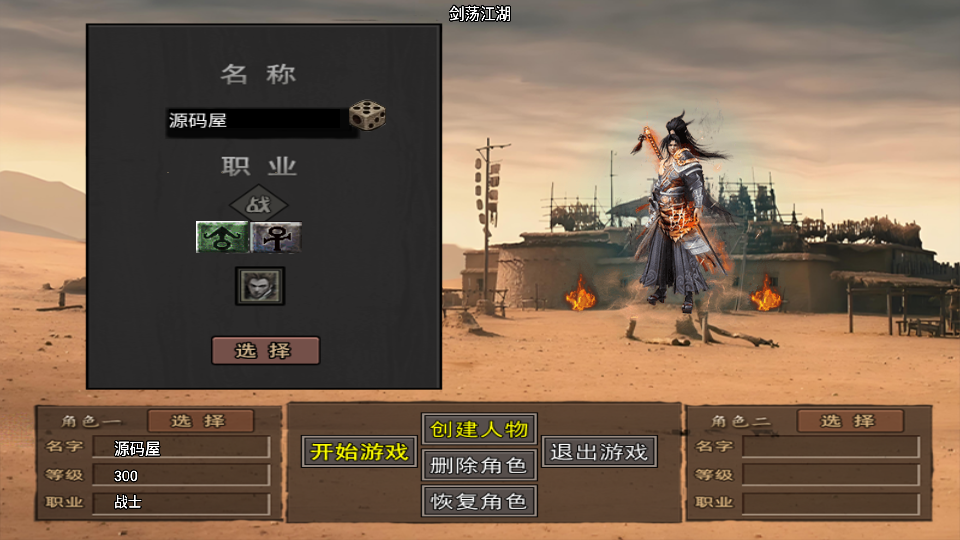Screen dimensions: 960x540
Task: Choose the green class symbol icon
Action: [x=222, y=237]
